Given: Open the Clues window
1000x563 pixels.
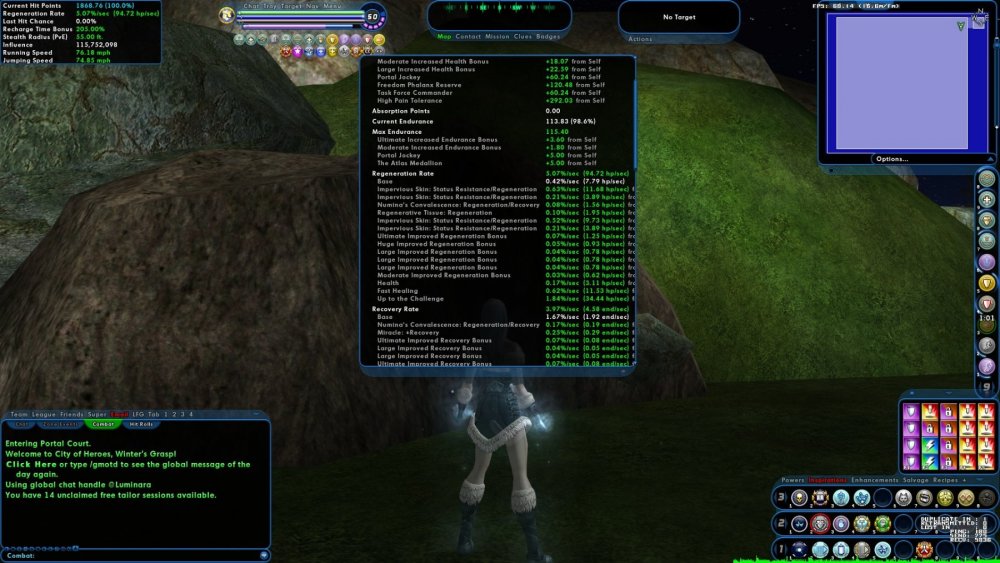Looking at the screenshot, I should point(523,36).
